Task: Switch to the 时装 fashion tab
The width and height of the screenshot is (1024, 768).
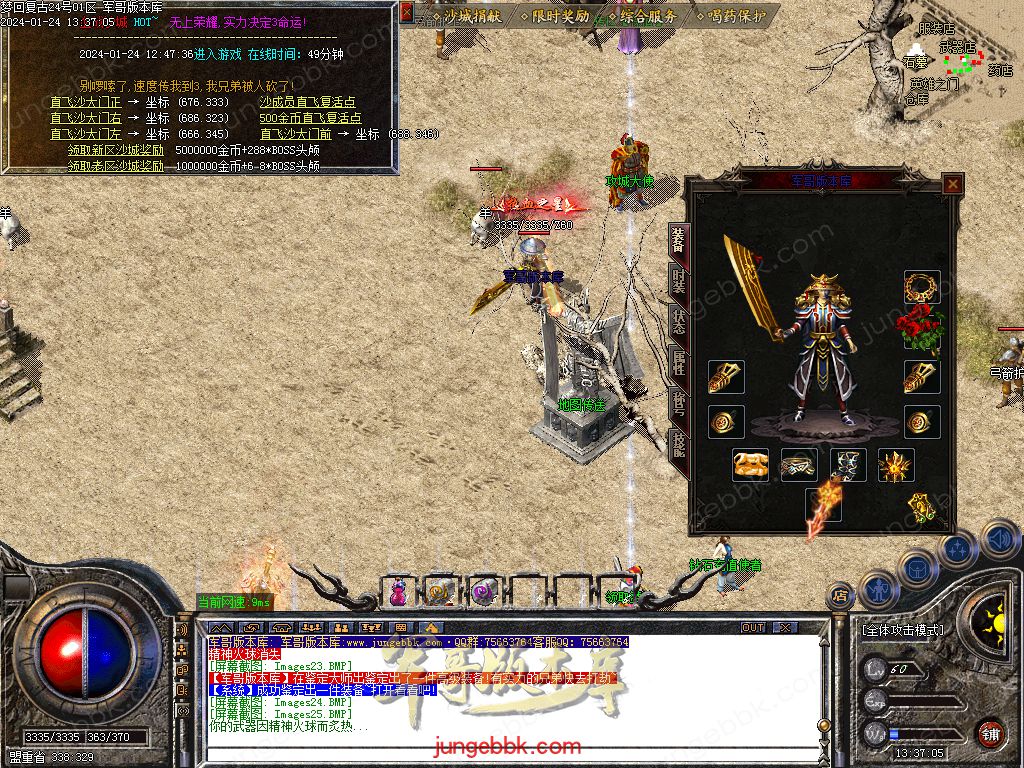Action: [679, 281]
